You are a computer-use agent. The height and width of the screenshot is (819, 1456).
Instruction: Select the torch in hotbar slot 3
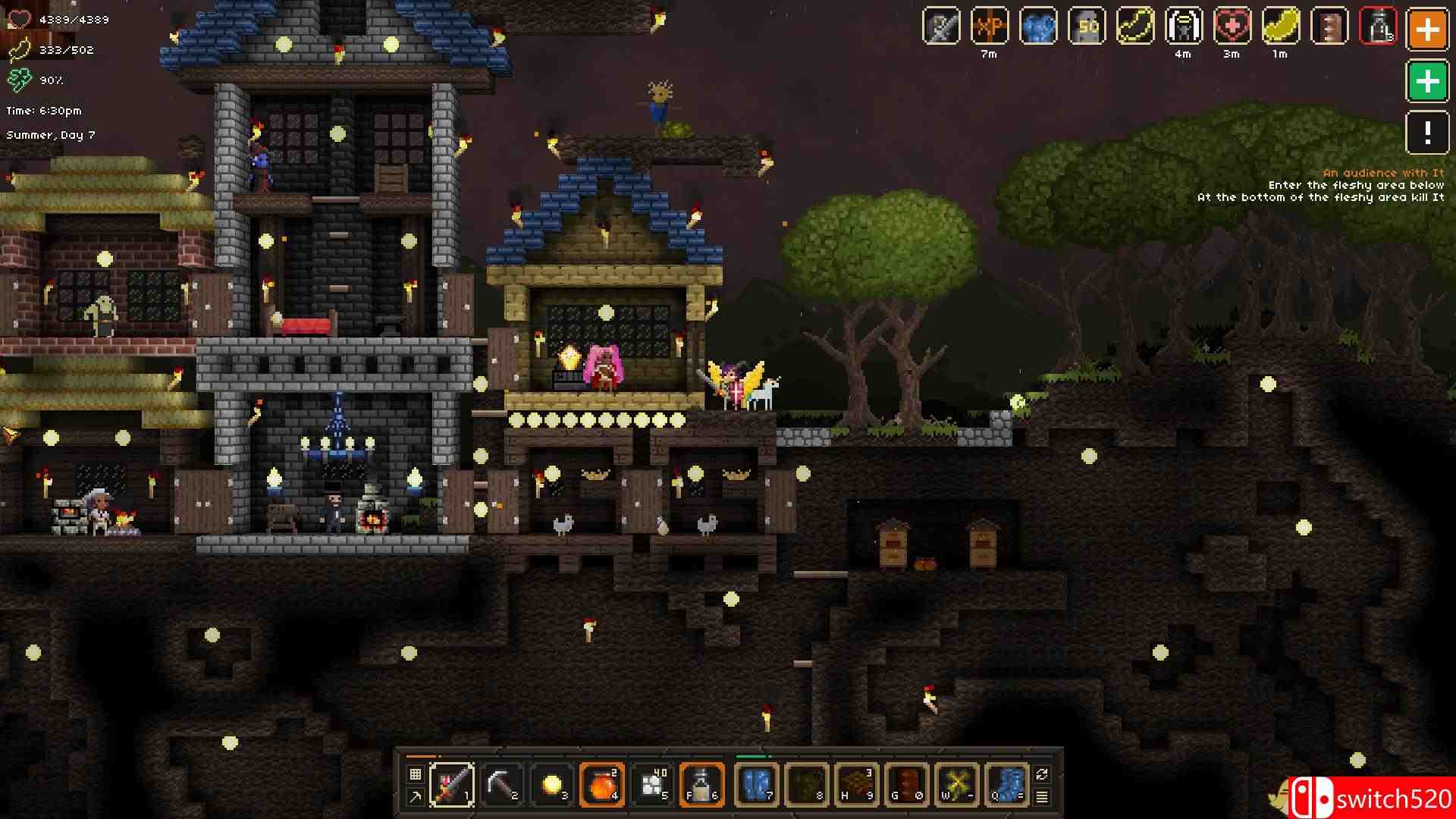[554, 785]
